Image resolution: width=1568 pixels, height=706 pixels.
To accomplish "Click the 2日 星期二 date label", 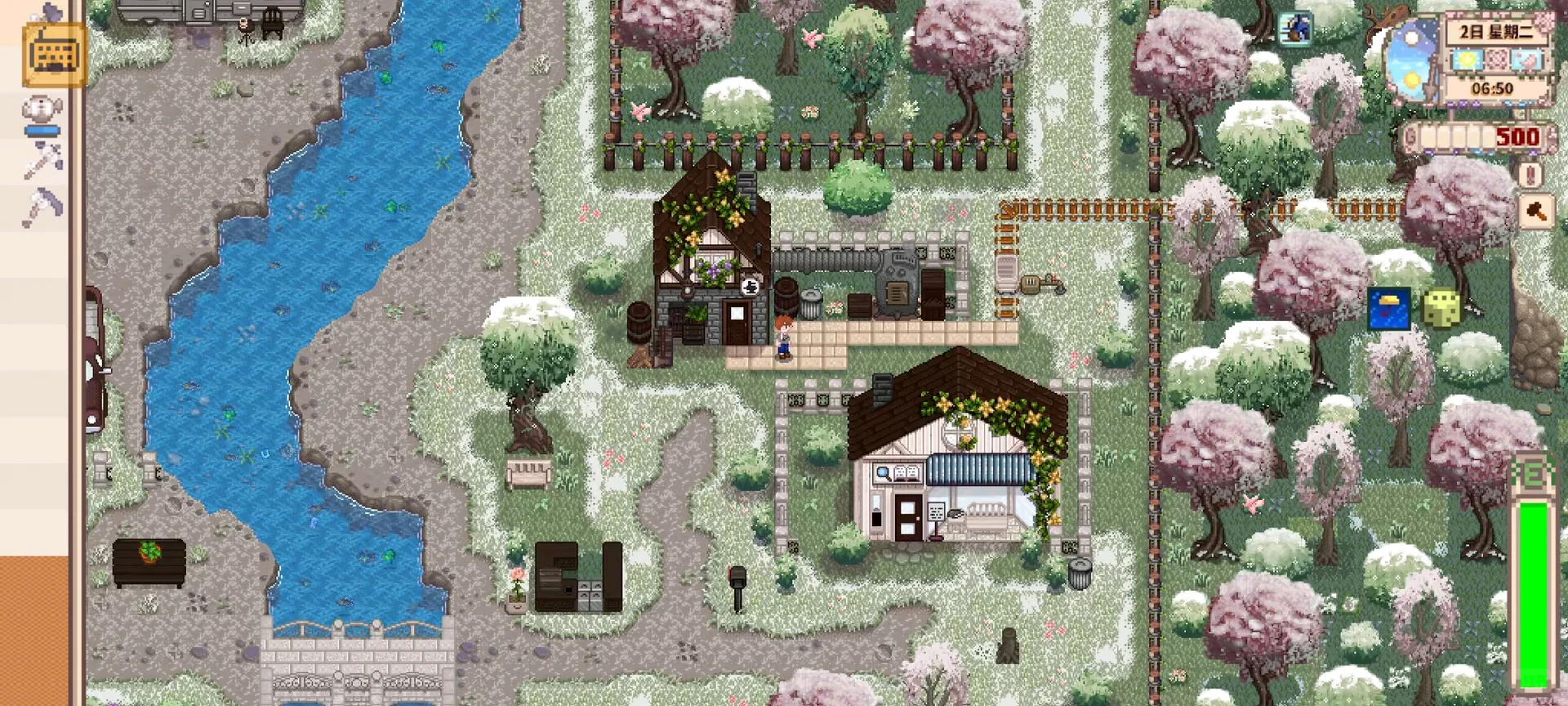I will click(x=1495, y=31).
